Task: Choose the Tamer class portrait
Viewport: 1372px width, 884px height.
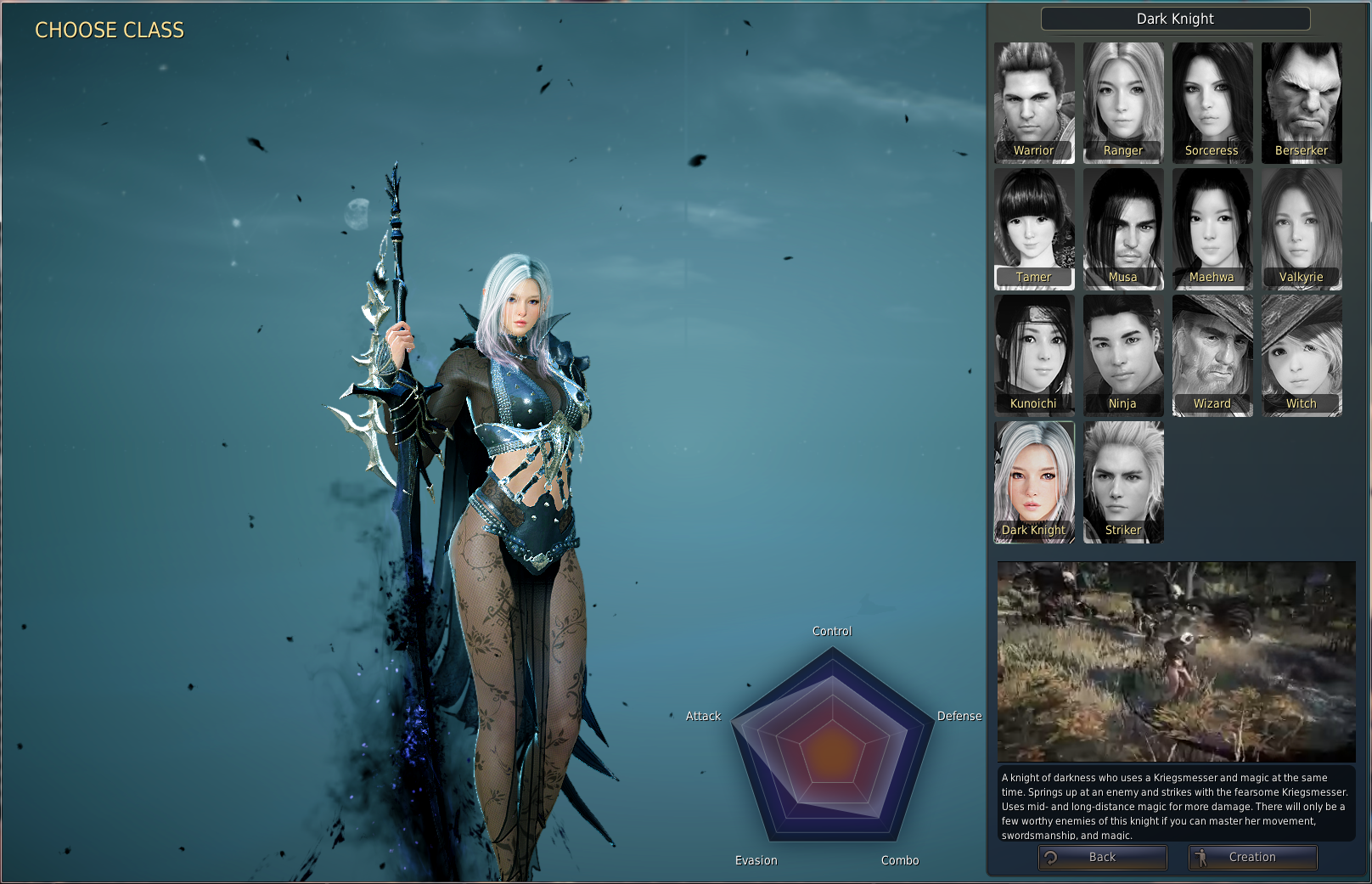Action: point(1034,228)
